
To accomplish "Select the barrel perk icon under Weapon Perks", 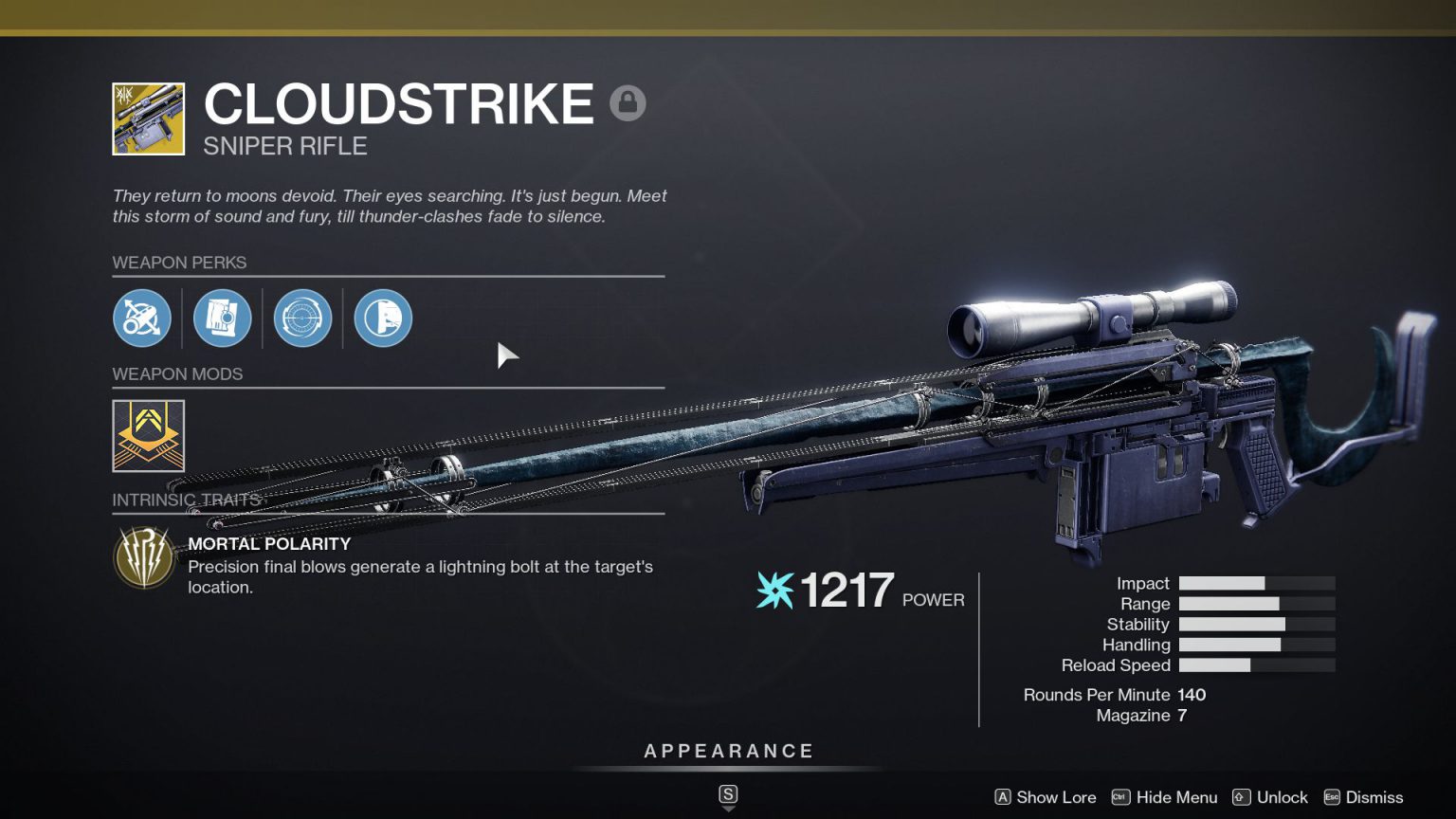I will click(142, 318).
